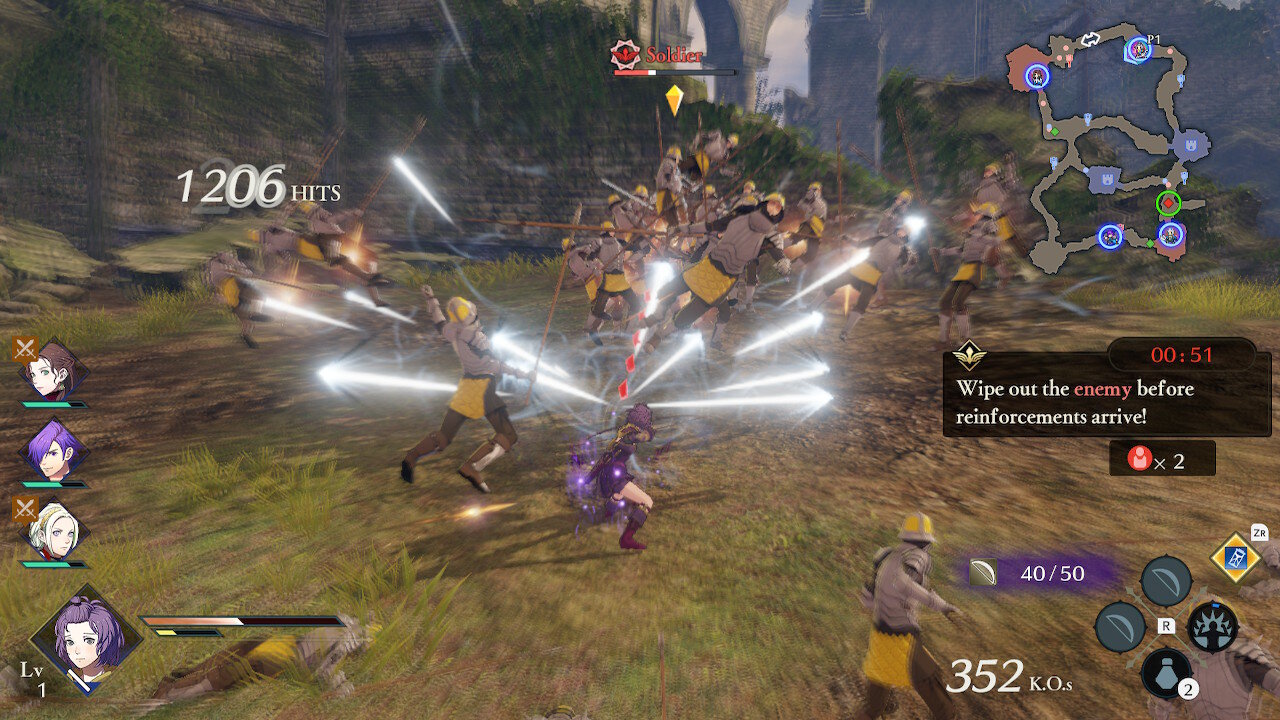Activate the unique ability icon on the d-pad
Viewport: 1280px width, 720px height.
(x=1211, y=627)
